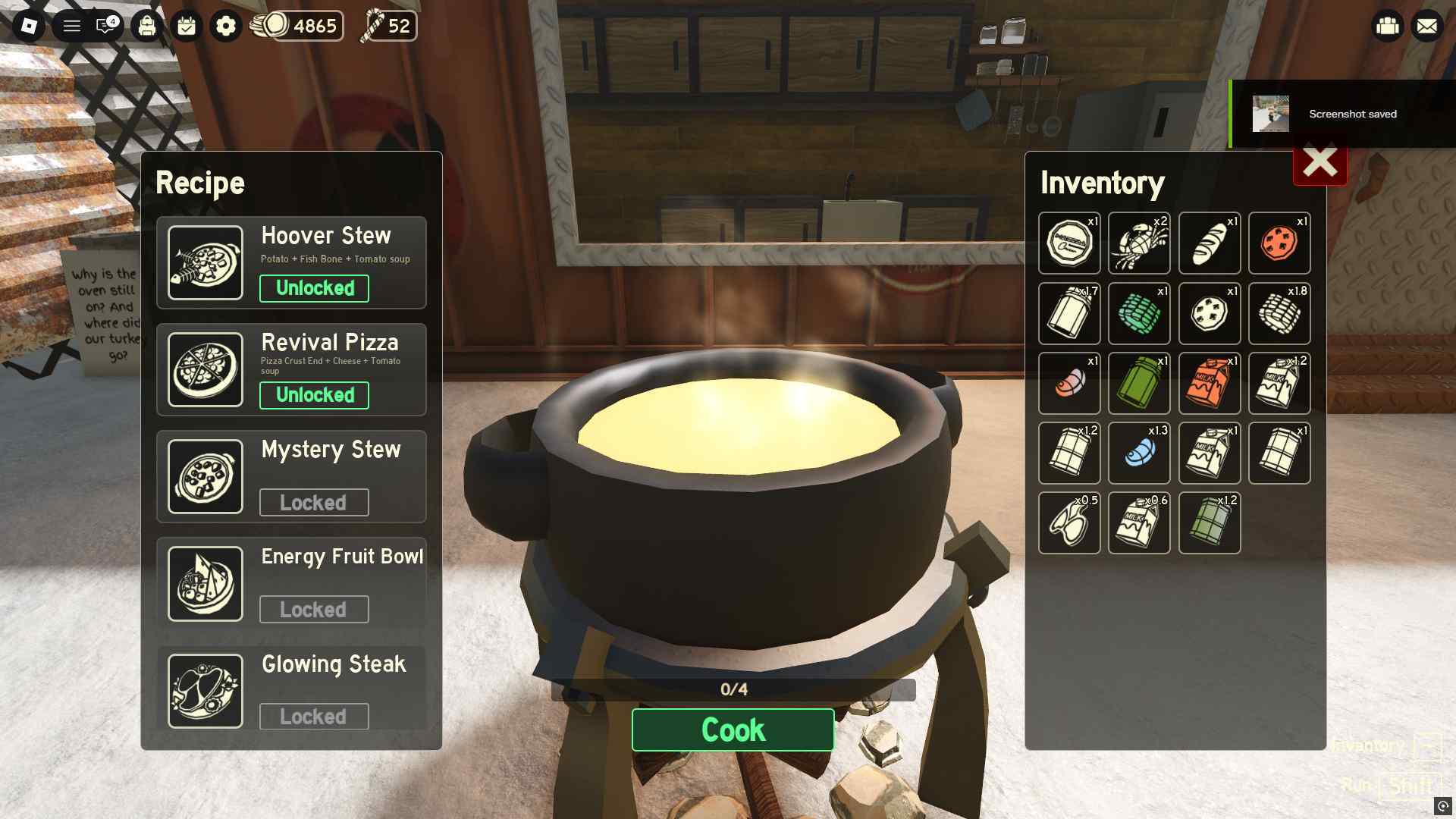Open the settings gear icon
The height and width of the screenshot is (819, 1456).
pos(225,26)
